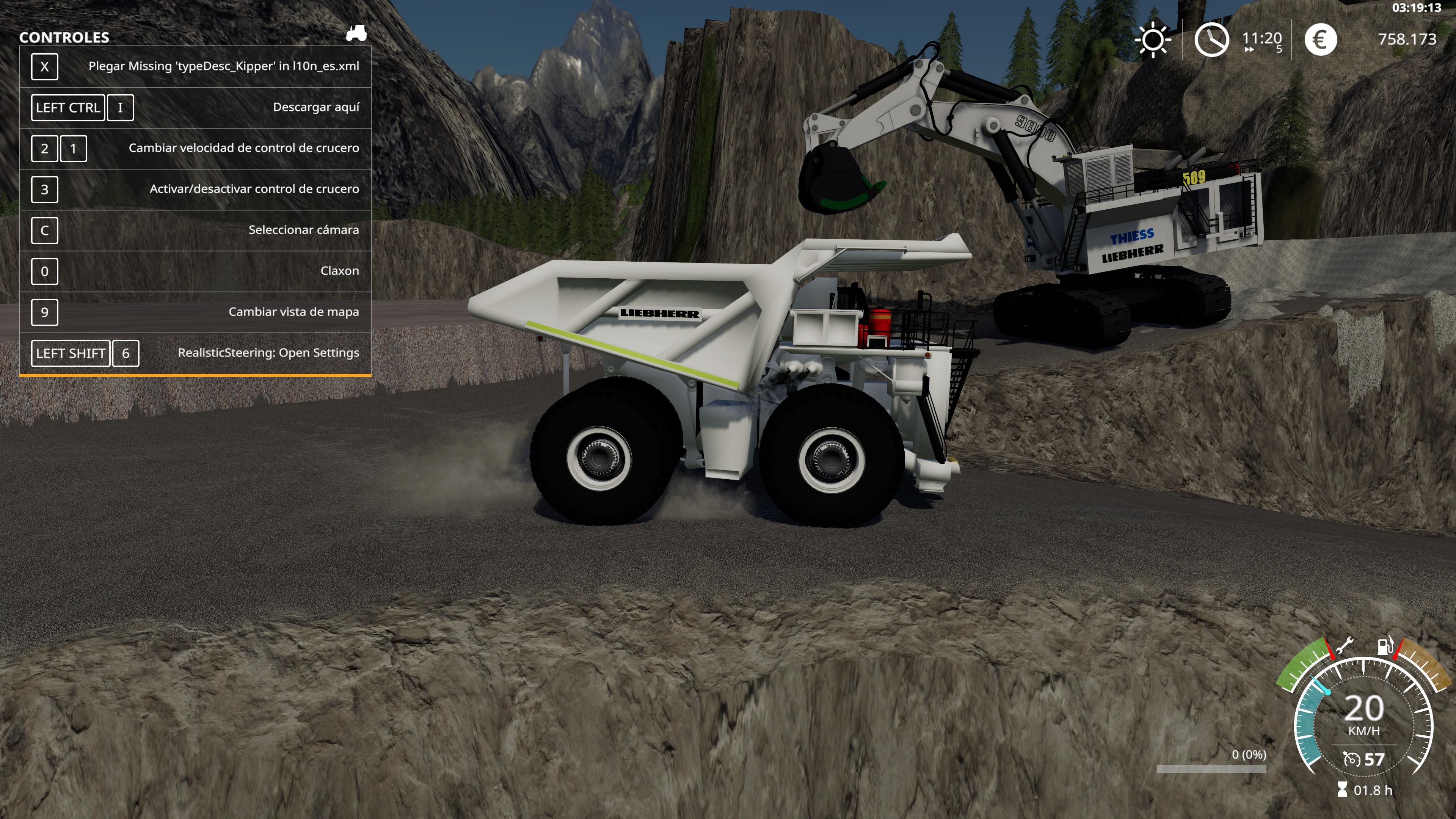Screen dimensions: 1456x819
Task: Select the clock time icon
Action: 1211,39
